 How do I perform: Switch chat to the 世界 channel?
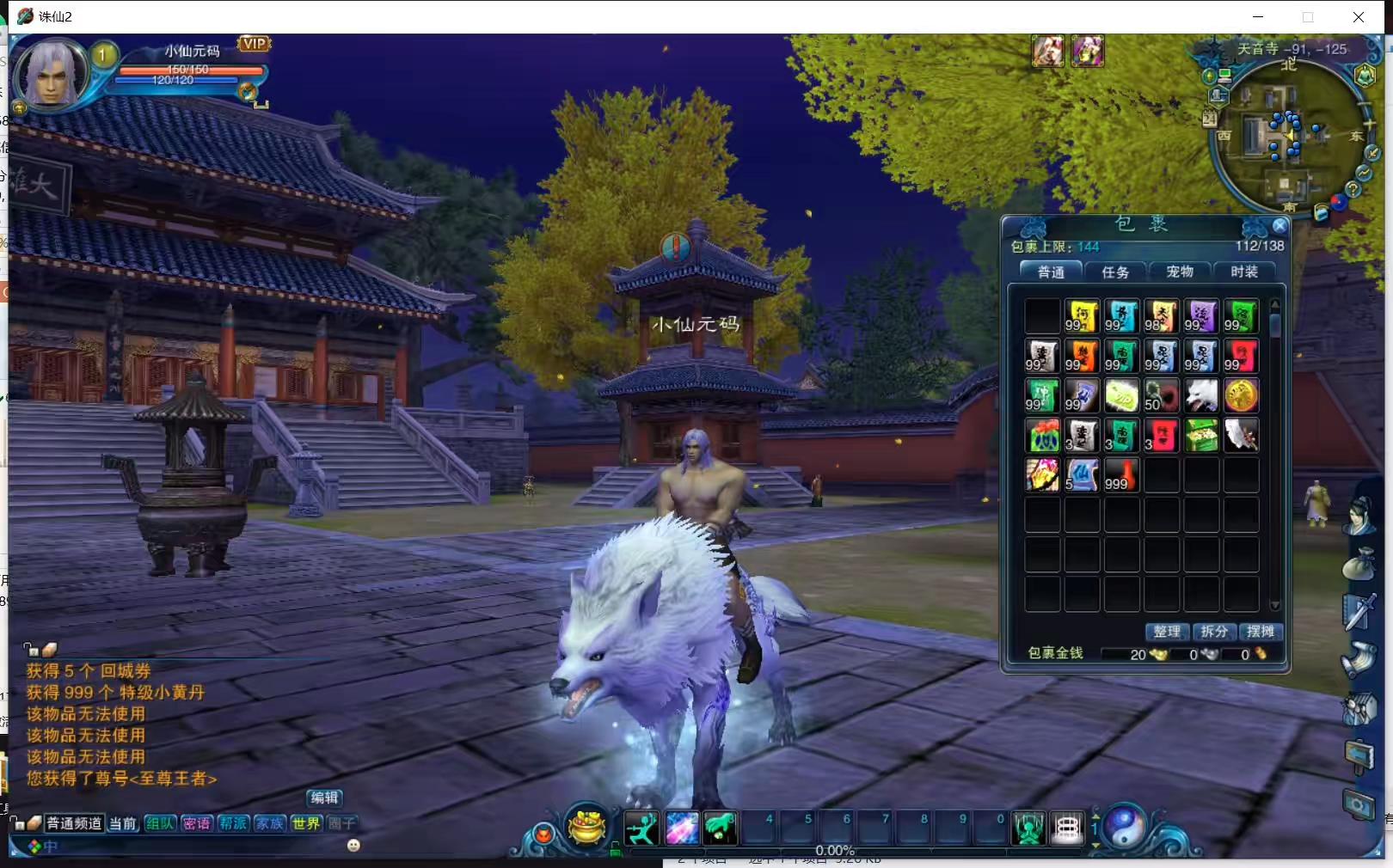305,823
